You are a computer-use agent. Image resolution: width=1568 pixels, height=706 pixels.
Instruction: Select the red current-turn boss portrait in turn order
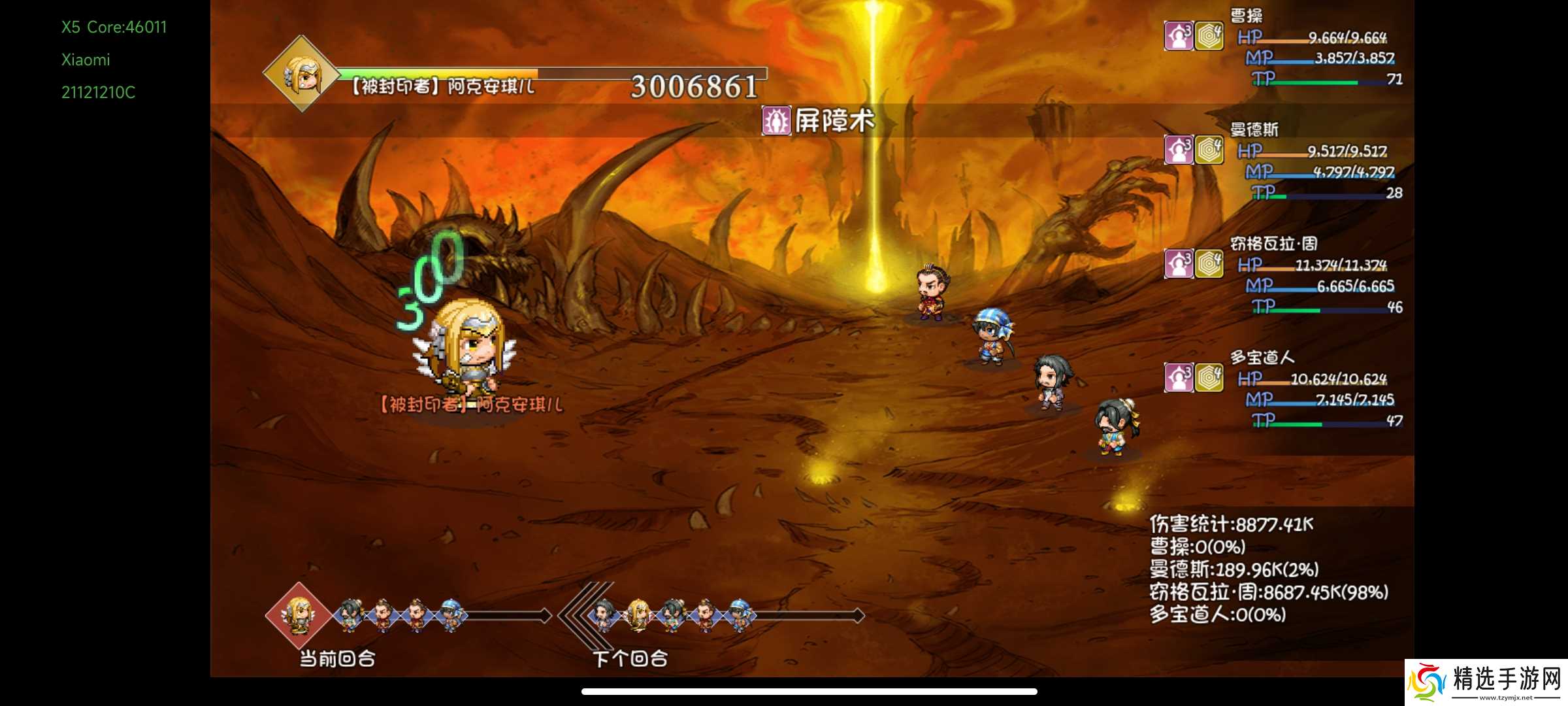(x=299, y=615)
